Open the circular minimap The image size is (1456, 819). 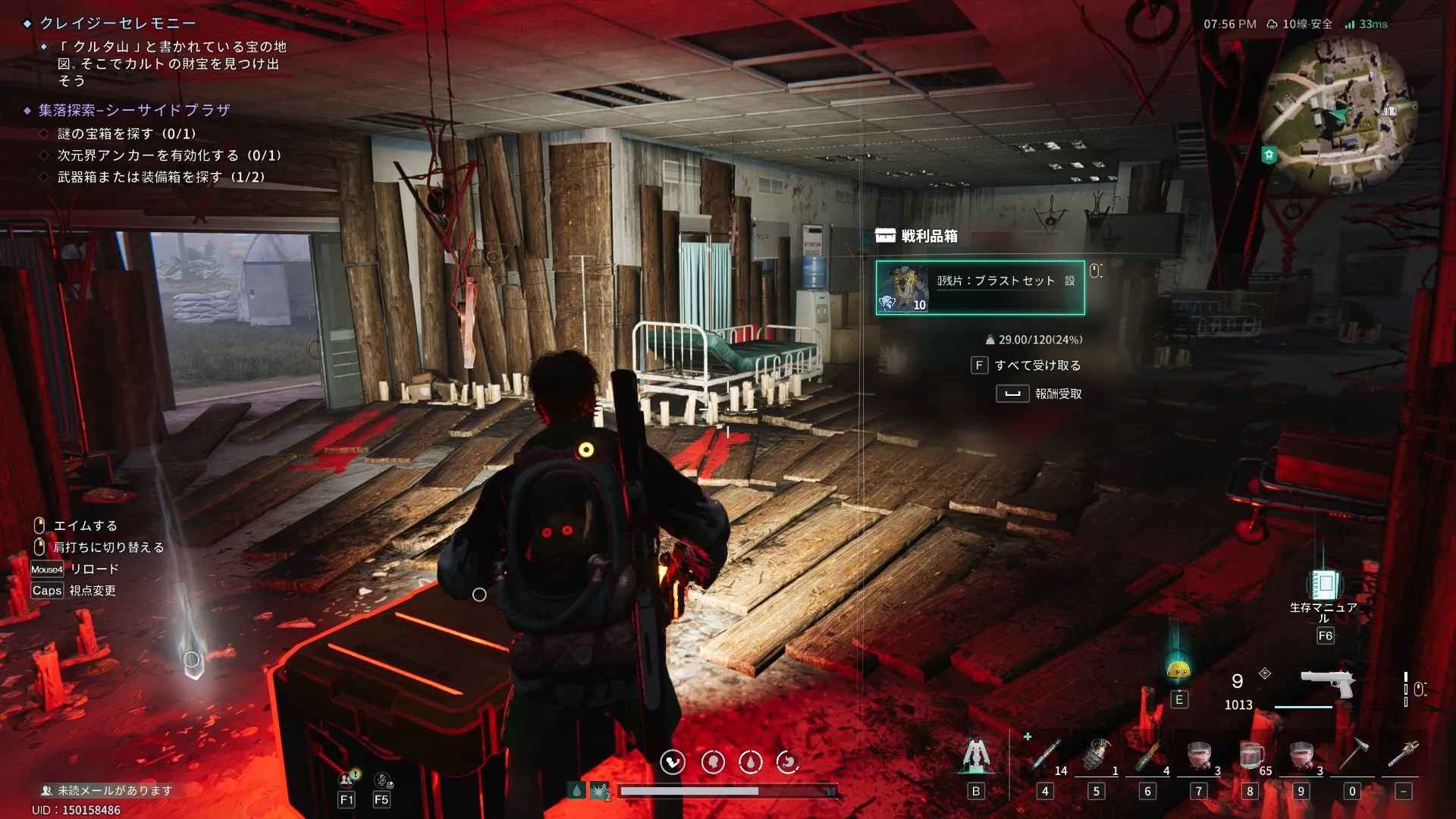(x=1336, y=115)
